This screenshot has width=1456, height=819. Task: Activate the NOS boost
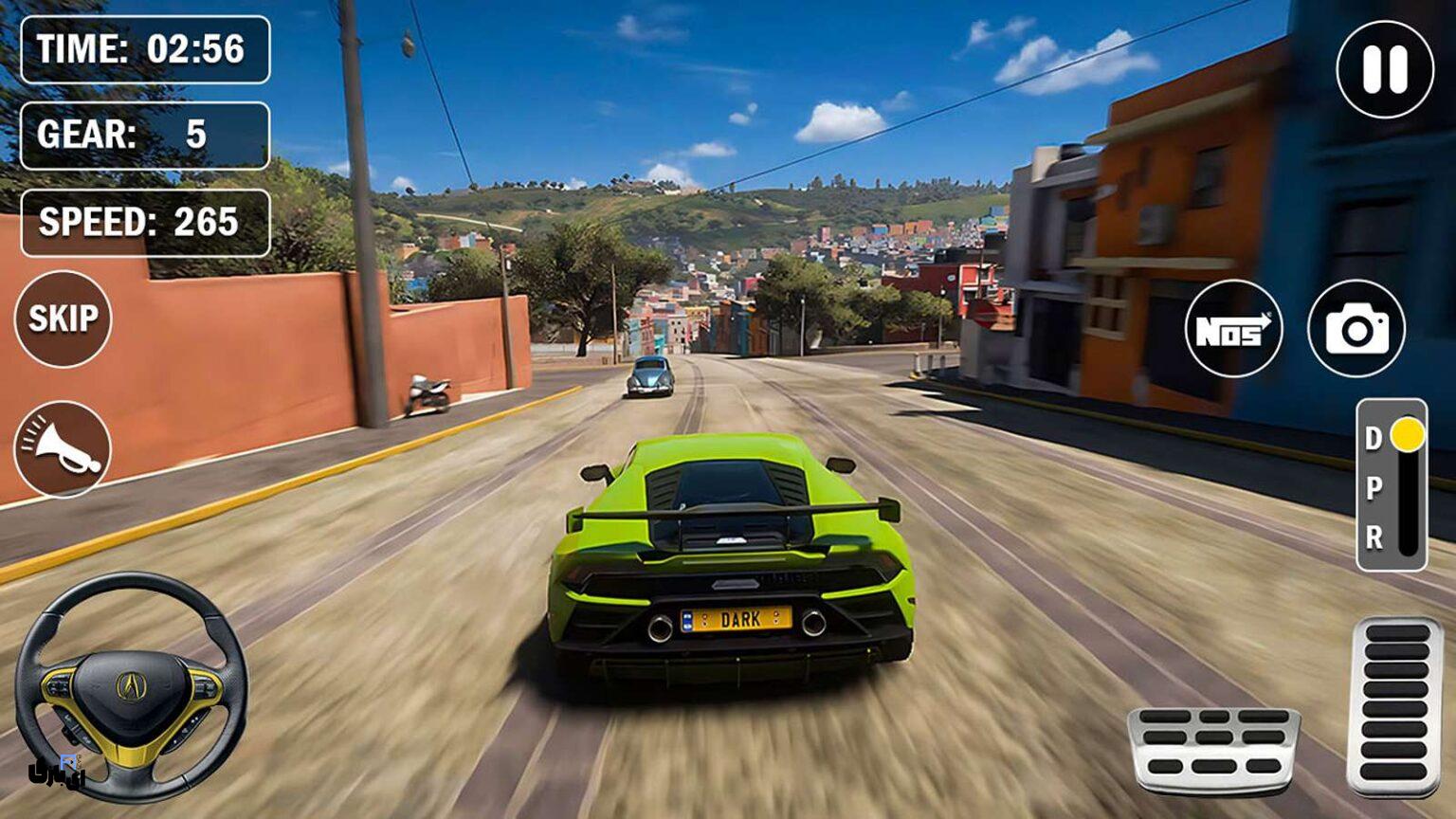pos(1233,329)
